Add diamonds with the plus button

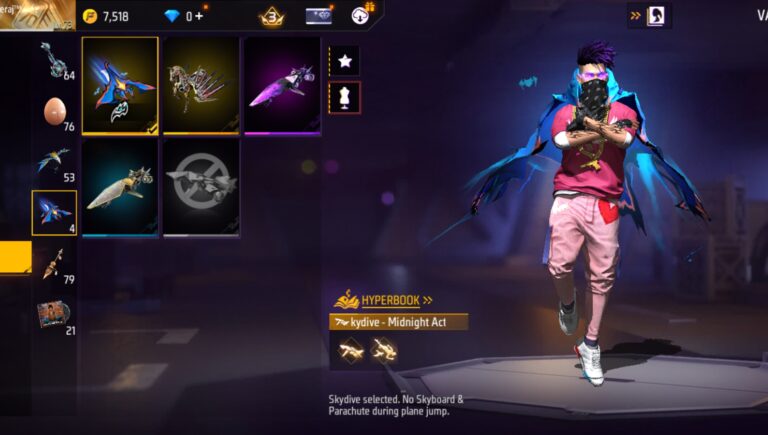(x=199, y=16)
